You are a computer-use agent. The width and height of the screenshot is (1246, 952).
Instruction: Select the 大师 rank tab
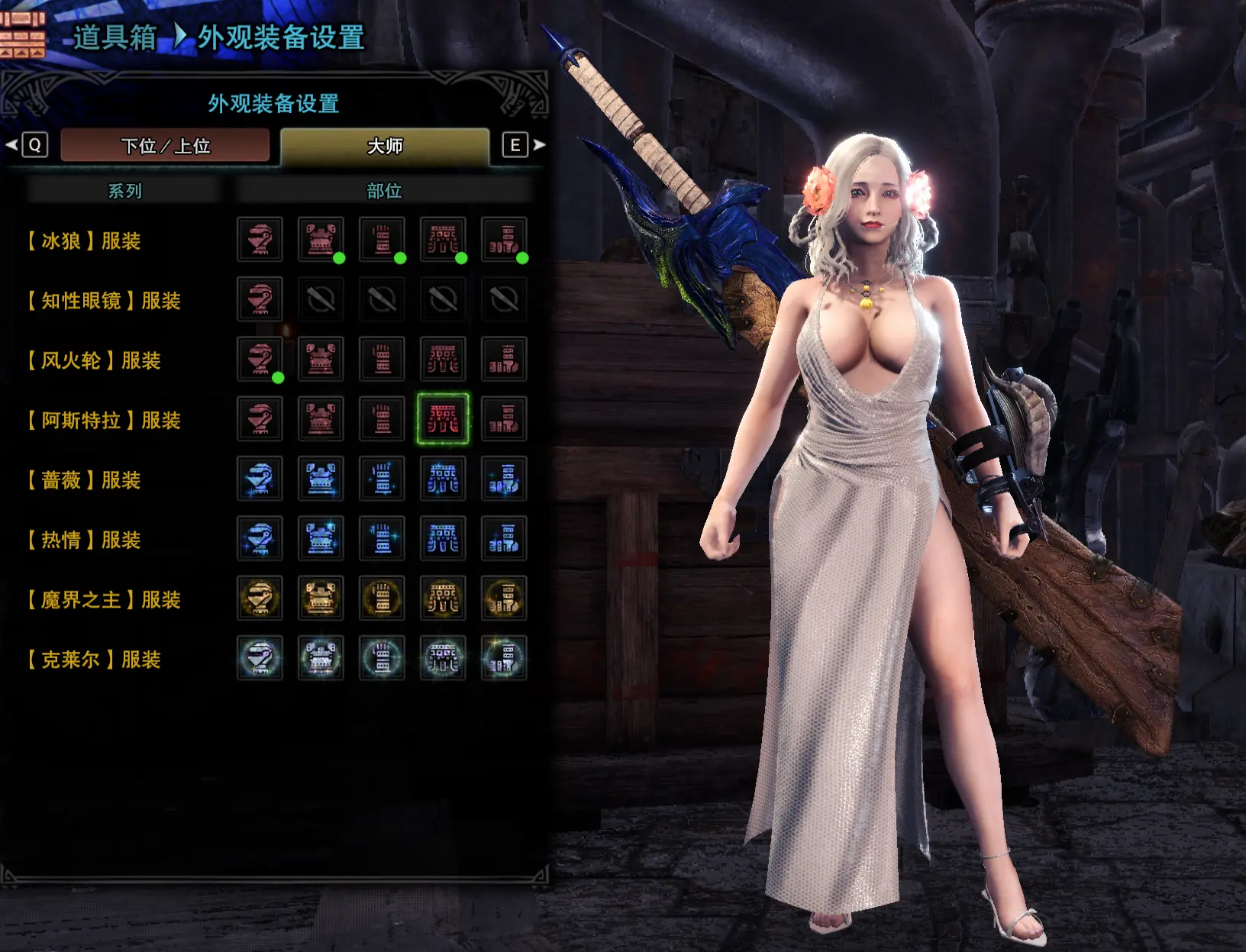[x=385, y=145]
